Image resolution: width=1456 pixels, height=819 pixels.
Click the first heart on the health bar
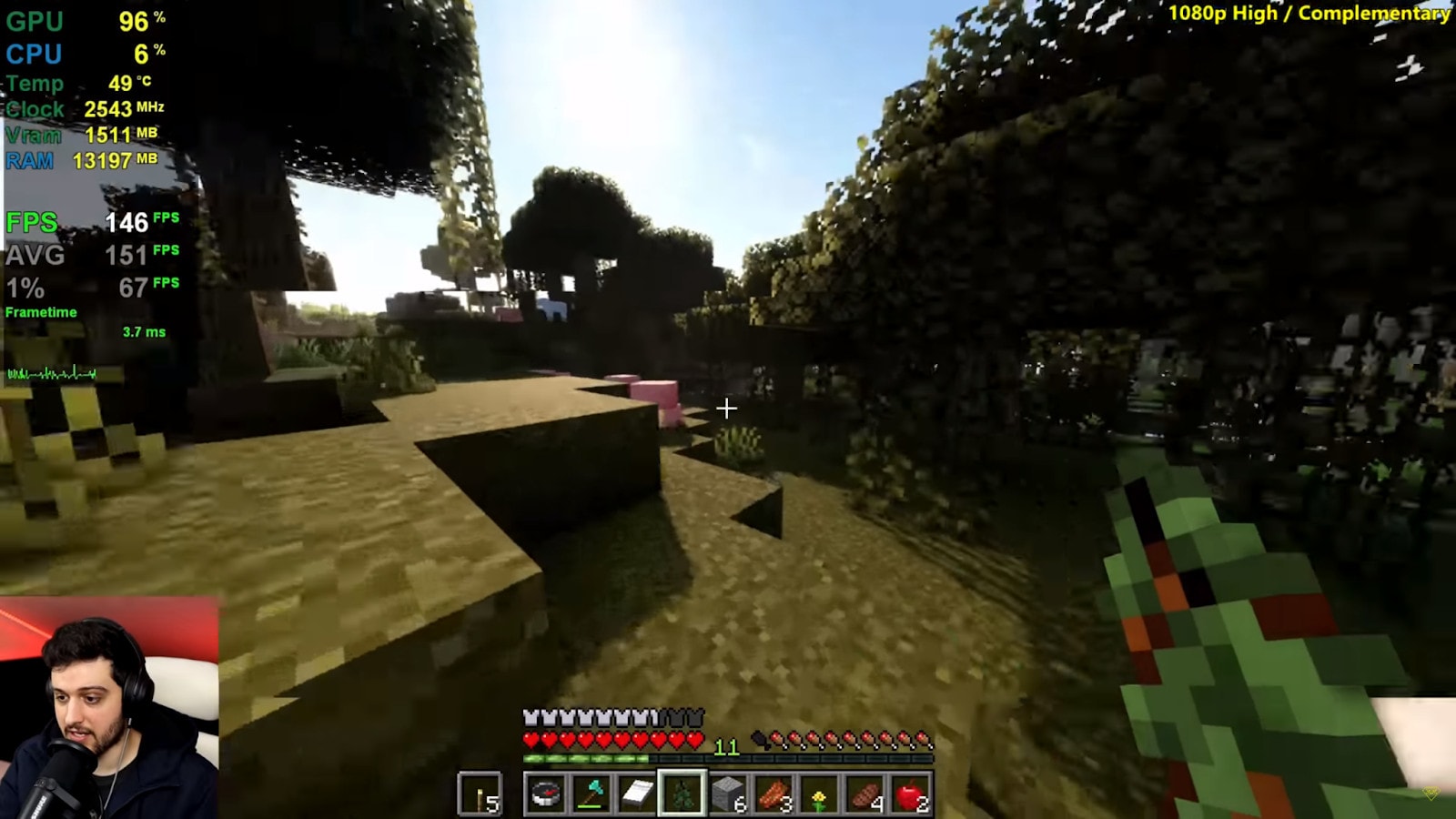click(x=530, y=739)
